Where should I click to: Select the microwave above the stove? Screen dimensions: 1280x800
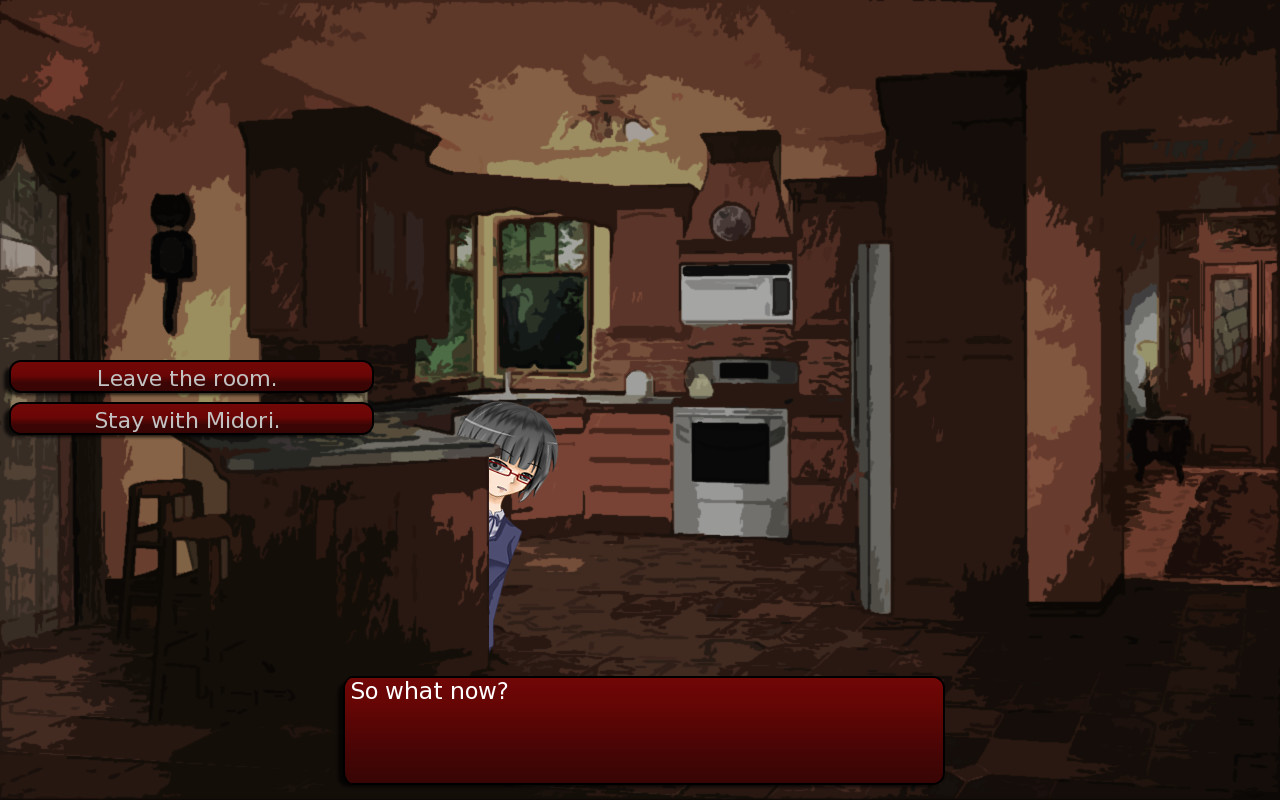(736, 292)
